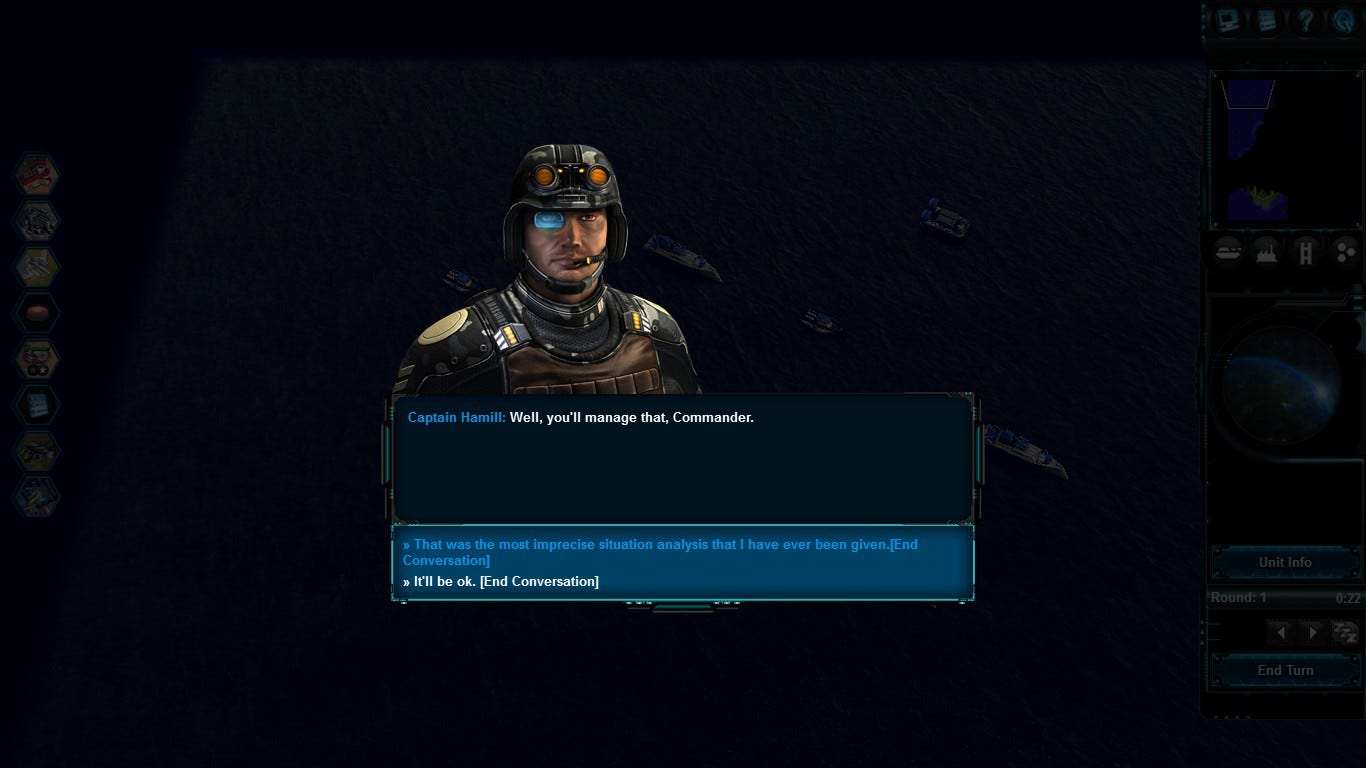Select the previous unit arrow
The height and width of the screenshot is (768, 1366).
(x=1281, y=632)
